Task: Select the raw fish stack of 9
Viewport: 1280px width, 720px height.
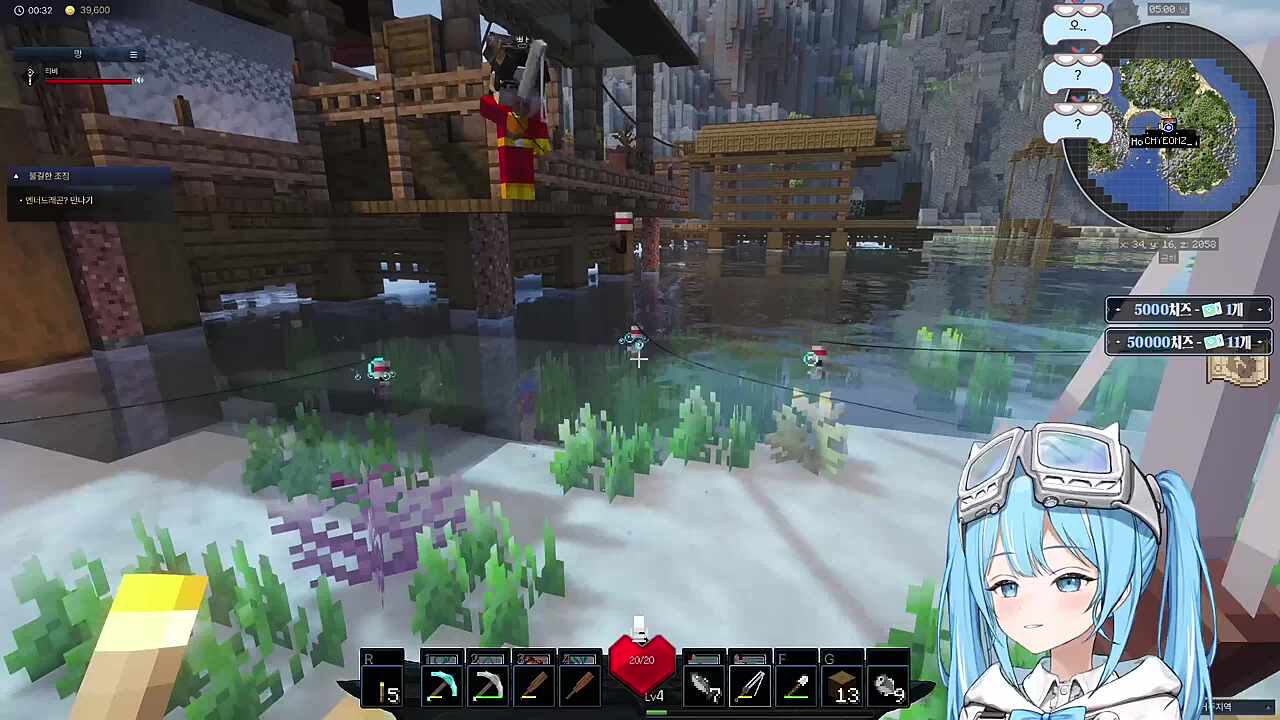Action: coord(888,686)
